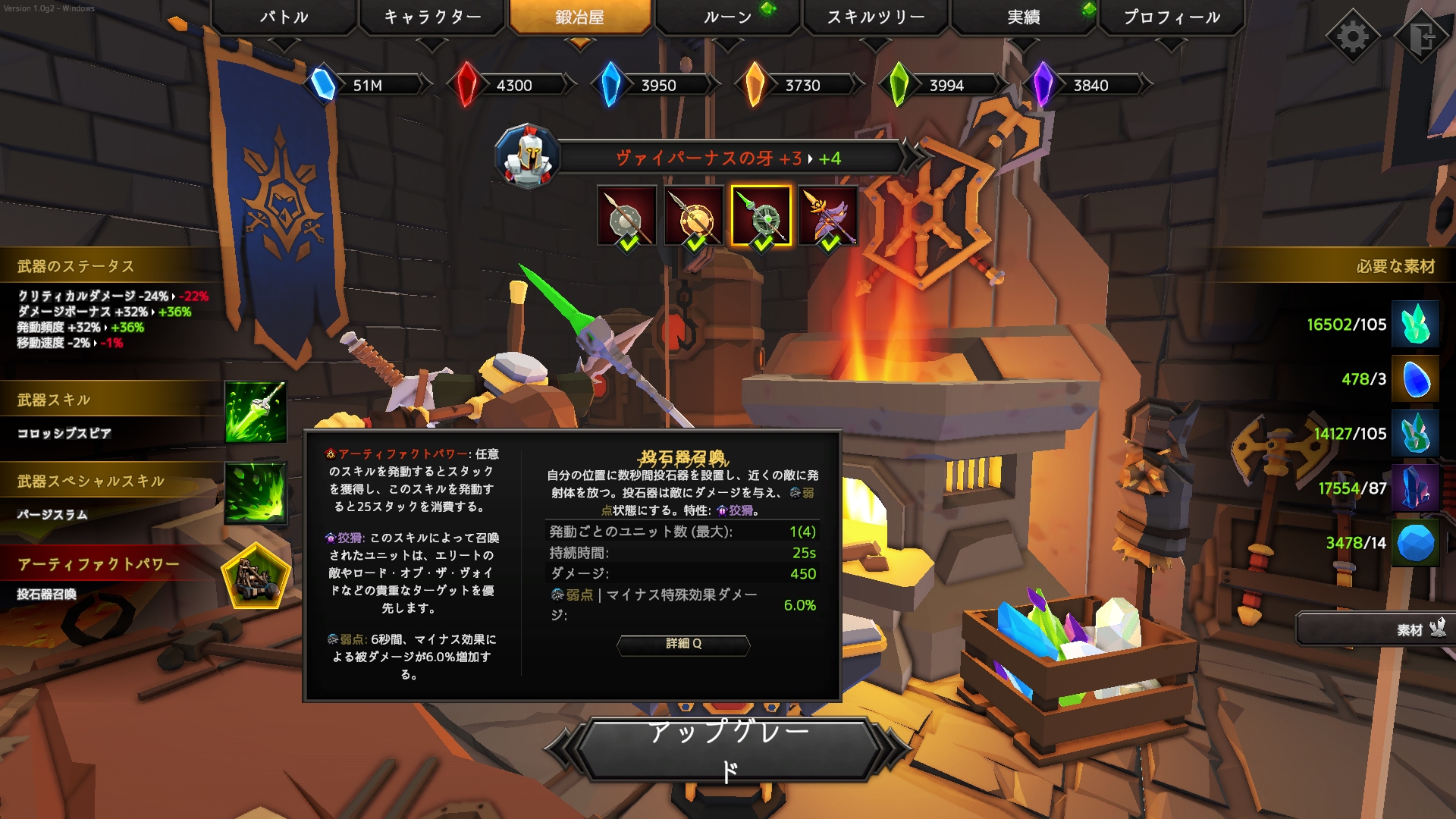Select the 鍛冶屋 tab
1456x819 pixels.
[580, 17]
